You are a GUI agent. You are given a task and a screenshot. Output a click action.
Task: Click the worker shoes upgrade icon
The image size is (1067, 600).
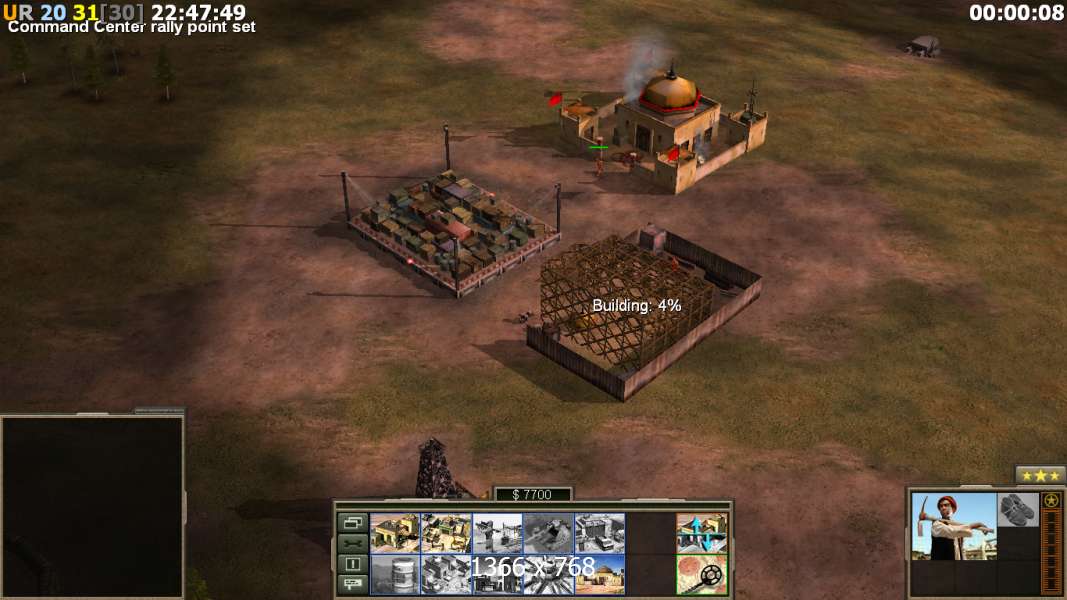1018,510
